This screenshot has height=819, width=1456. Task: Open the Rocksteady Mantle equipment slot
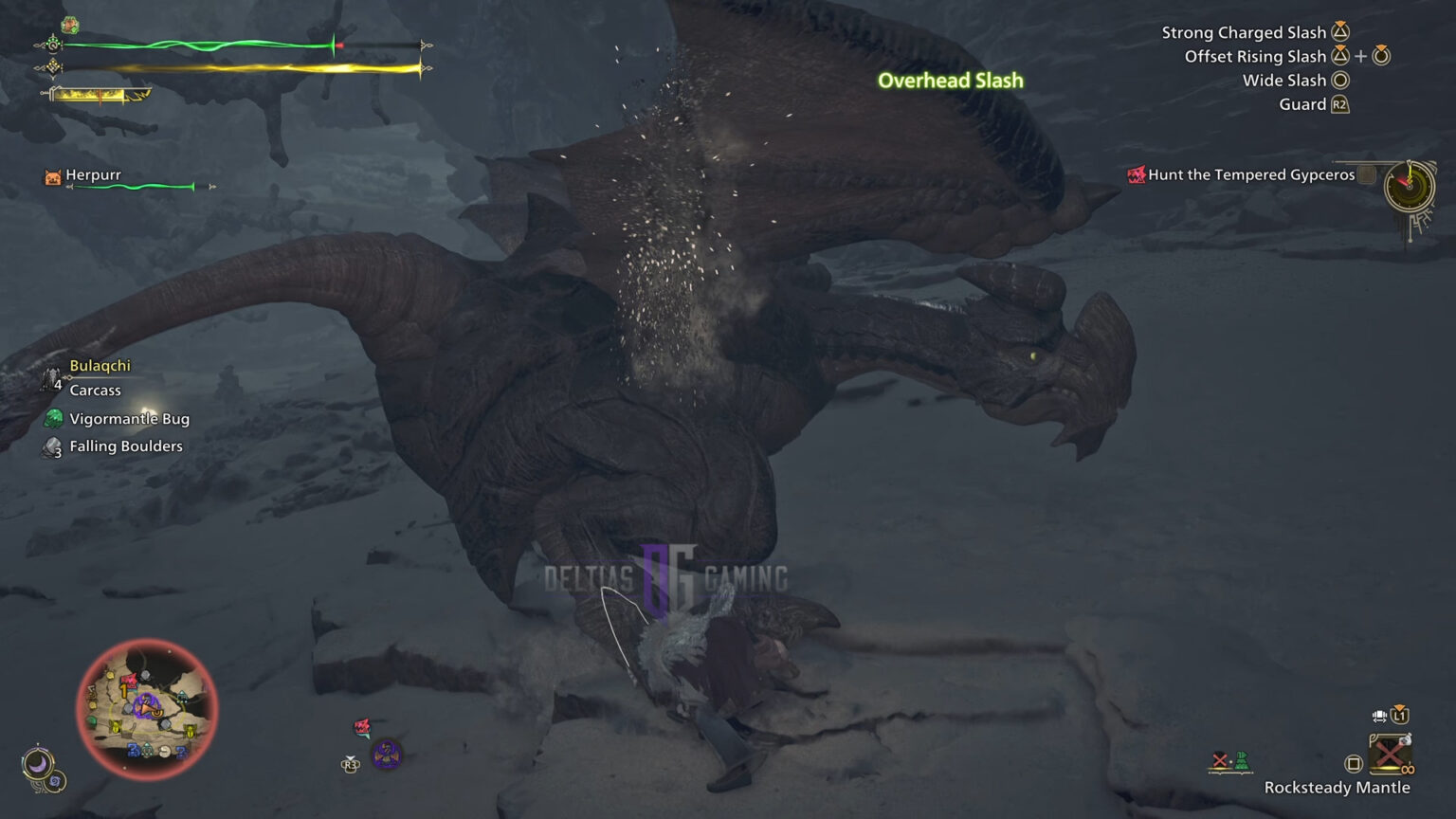pyautogui.click(x=1391, y=755)
